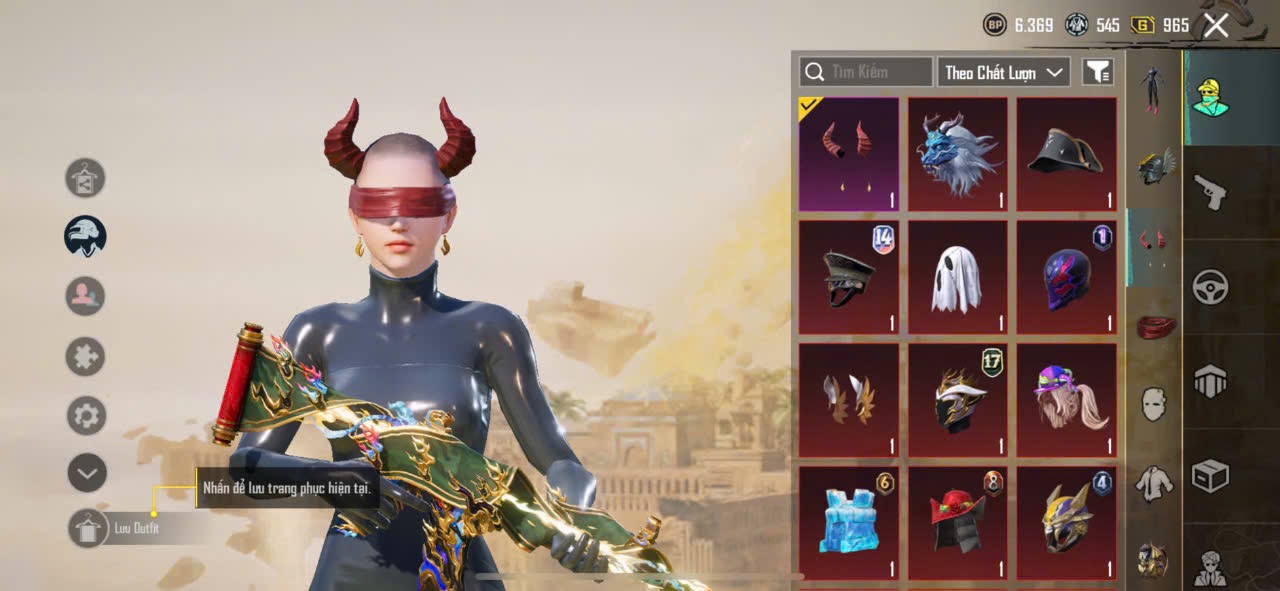Open the gear settings side button
Screen dimensions: 1280x591
[x=87, y=415]
